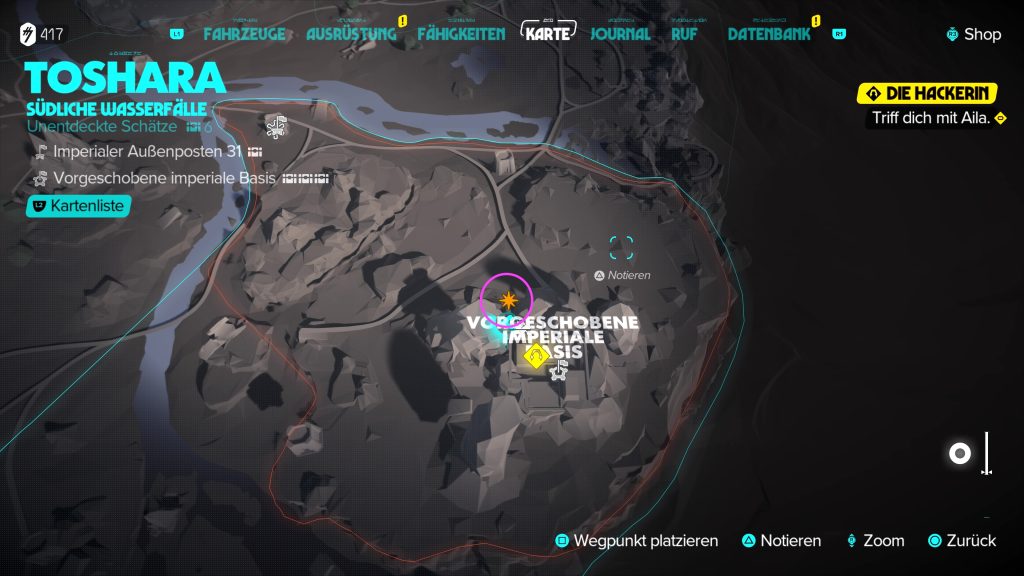Open the Journal tab
The image size is (1024, 576).
[620, 34]
